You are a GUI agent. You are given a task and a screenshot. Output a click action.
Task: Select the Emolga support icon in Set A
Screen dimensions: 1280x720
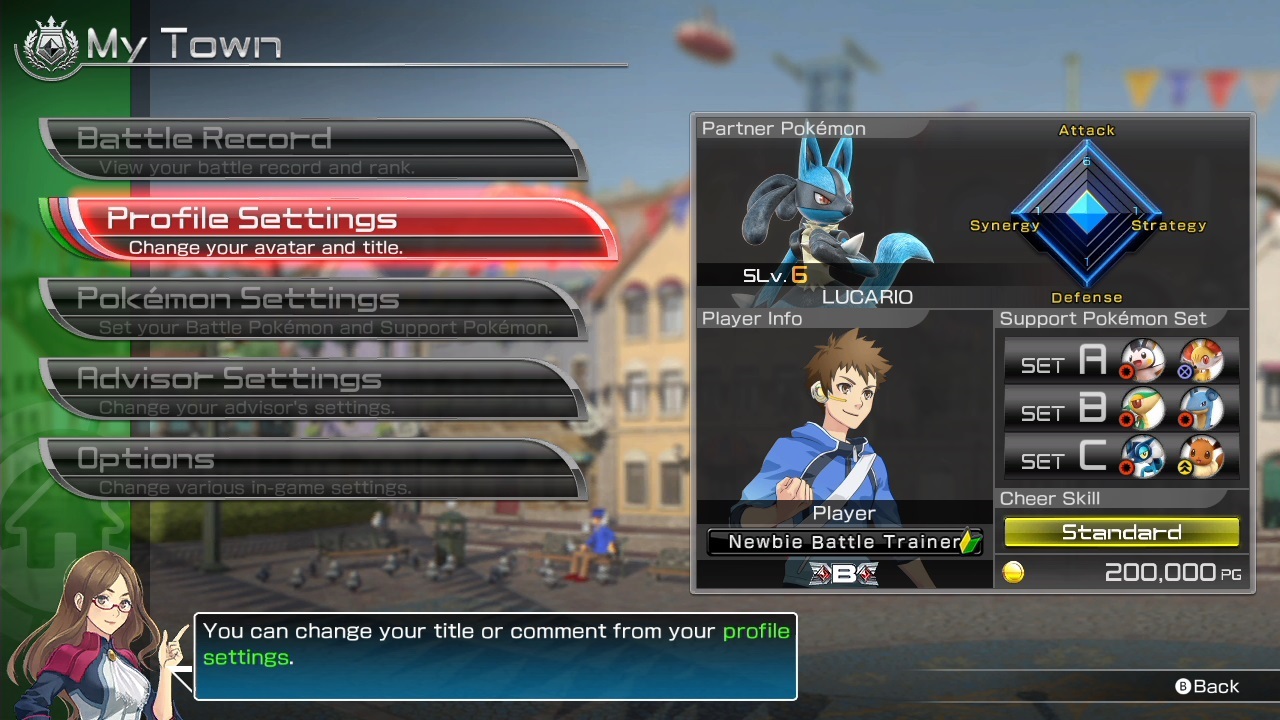tap(1141, 362)
